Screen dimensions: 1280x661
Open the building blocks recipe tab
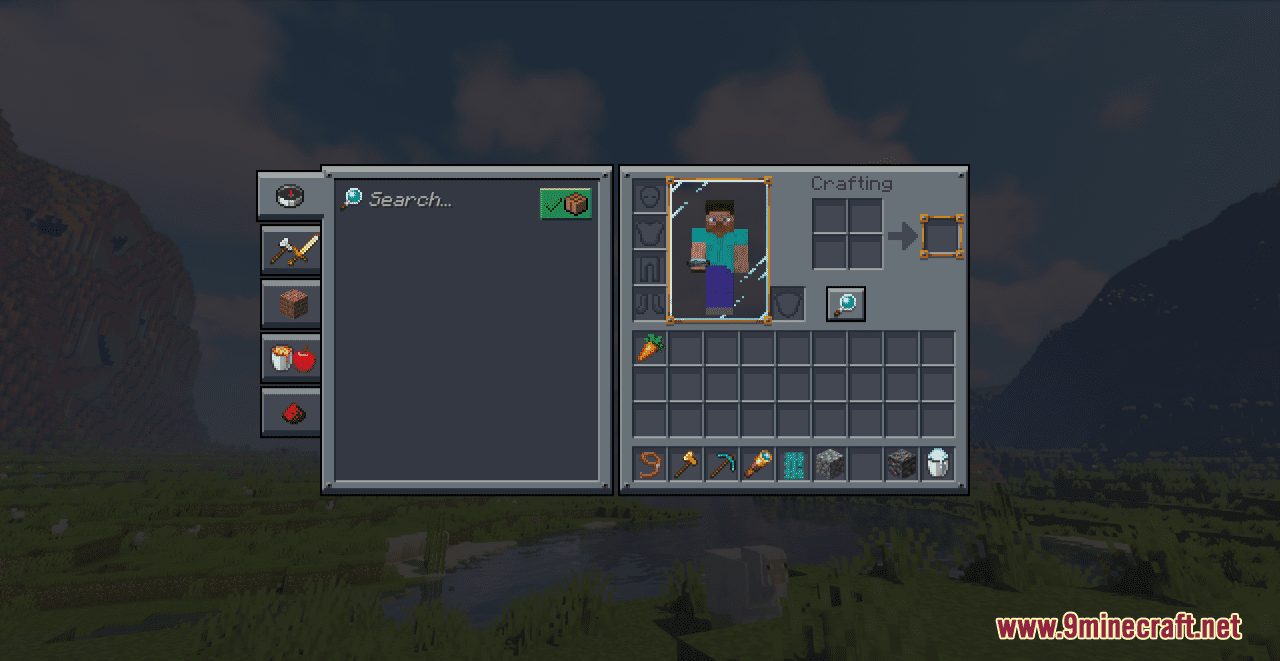coord(291,304)
